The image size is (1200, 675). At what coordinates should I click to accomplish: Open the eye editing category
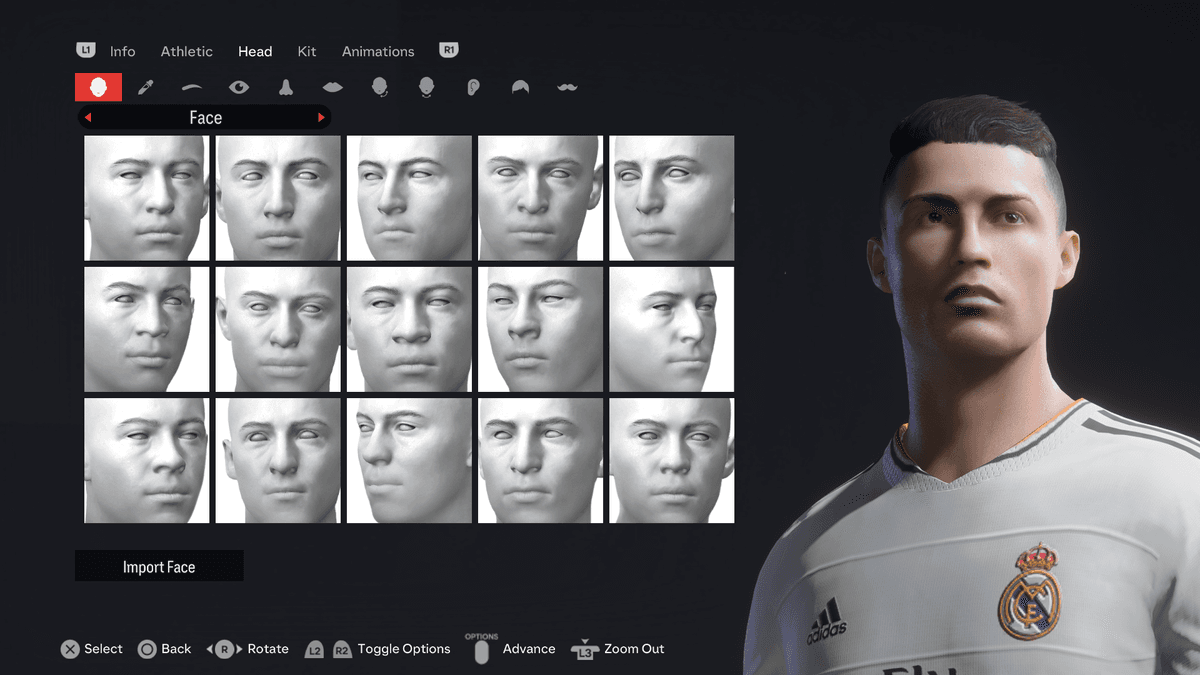click(x=239, y=87)
